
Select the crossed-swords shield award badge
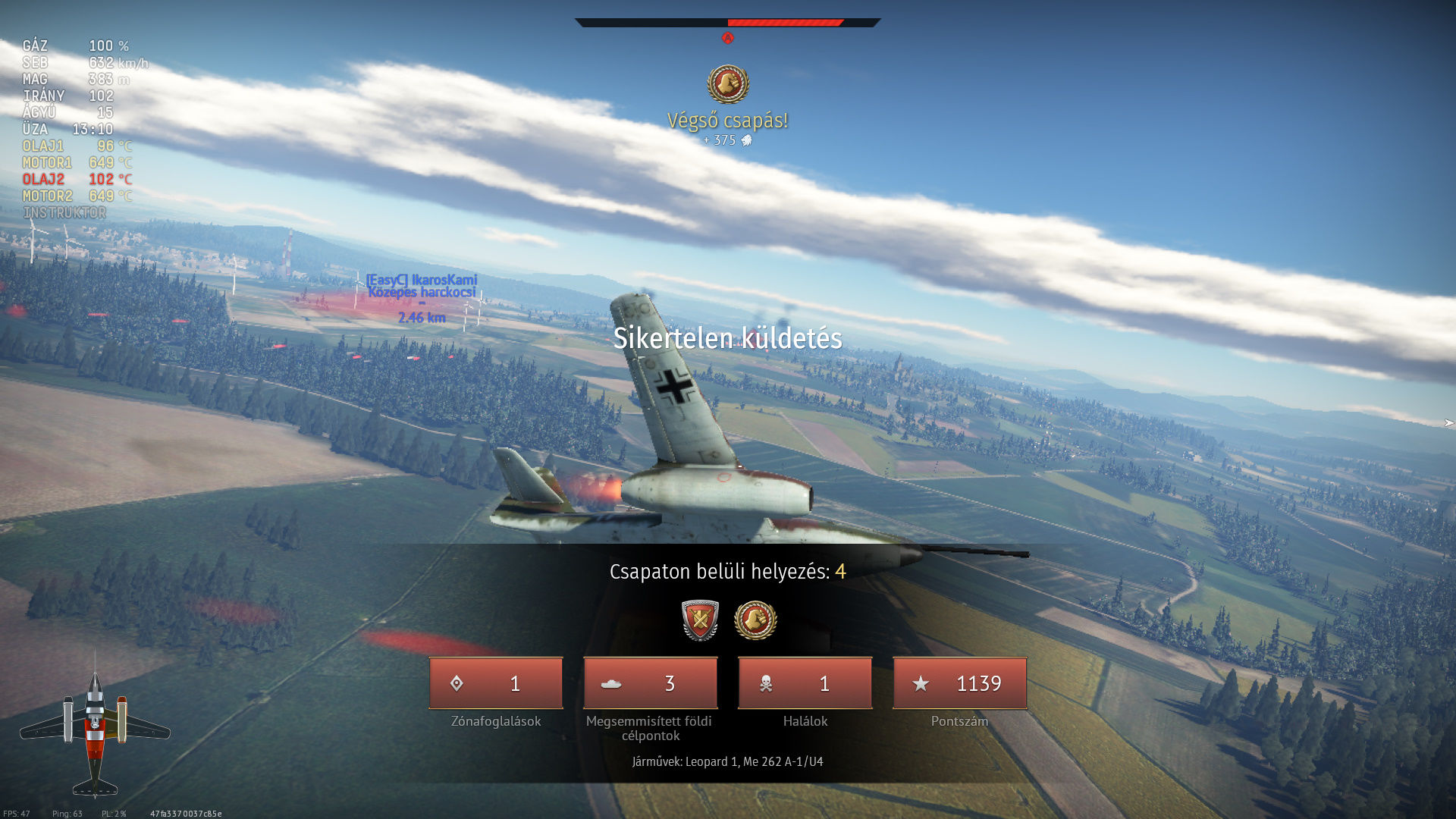(x=699, y=620)
